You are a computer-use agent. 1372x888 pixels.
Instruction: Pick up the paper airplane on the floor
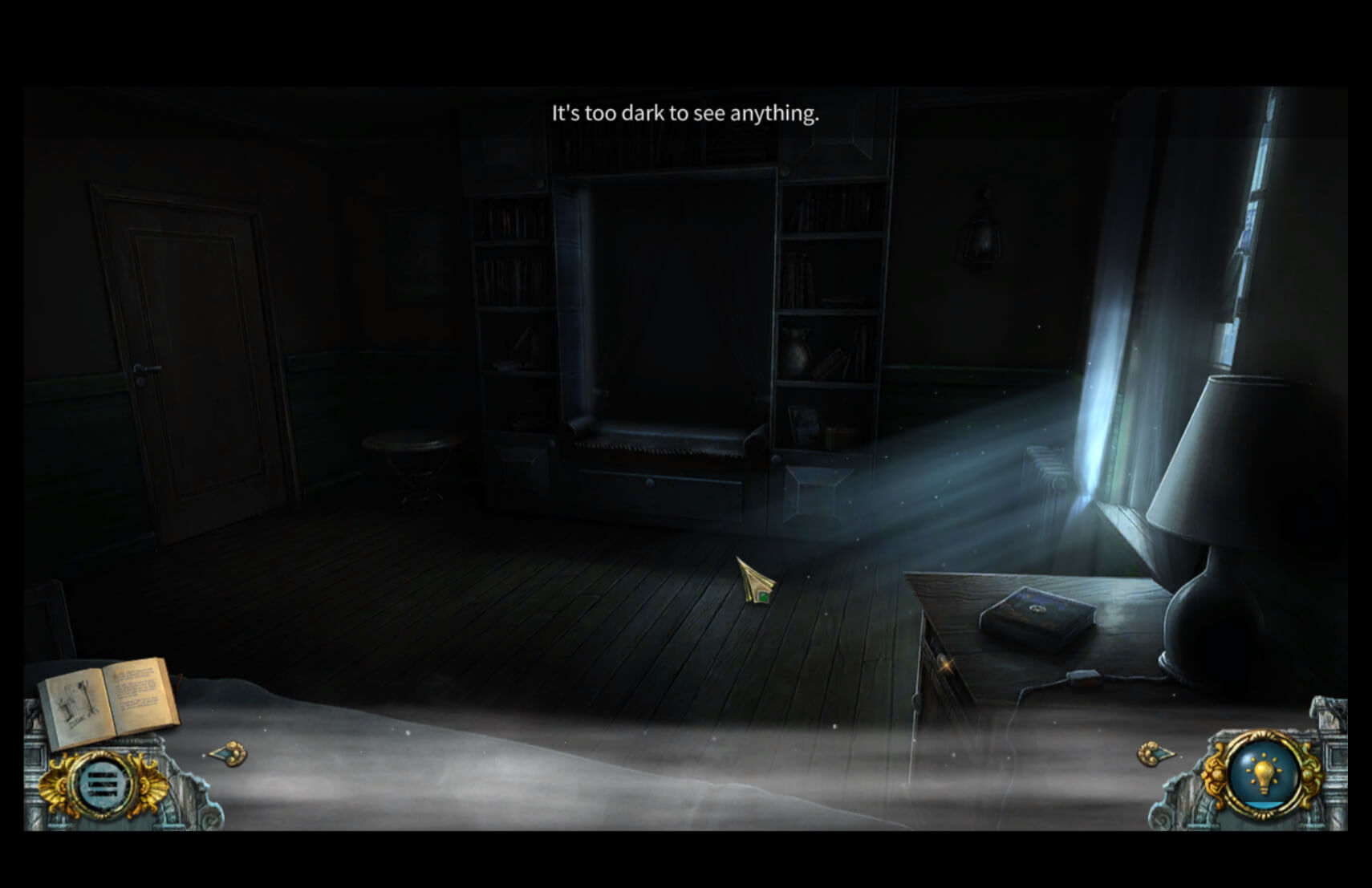[754, 582]
